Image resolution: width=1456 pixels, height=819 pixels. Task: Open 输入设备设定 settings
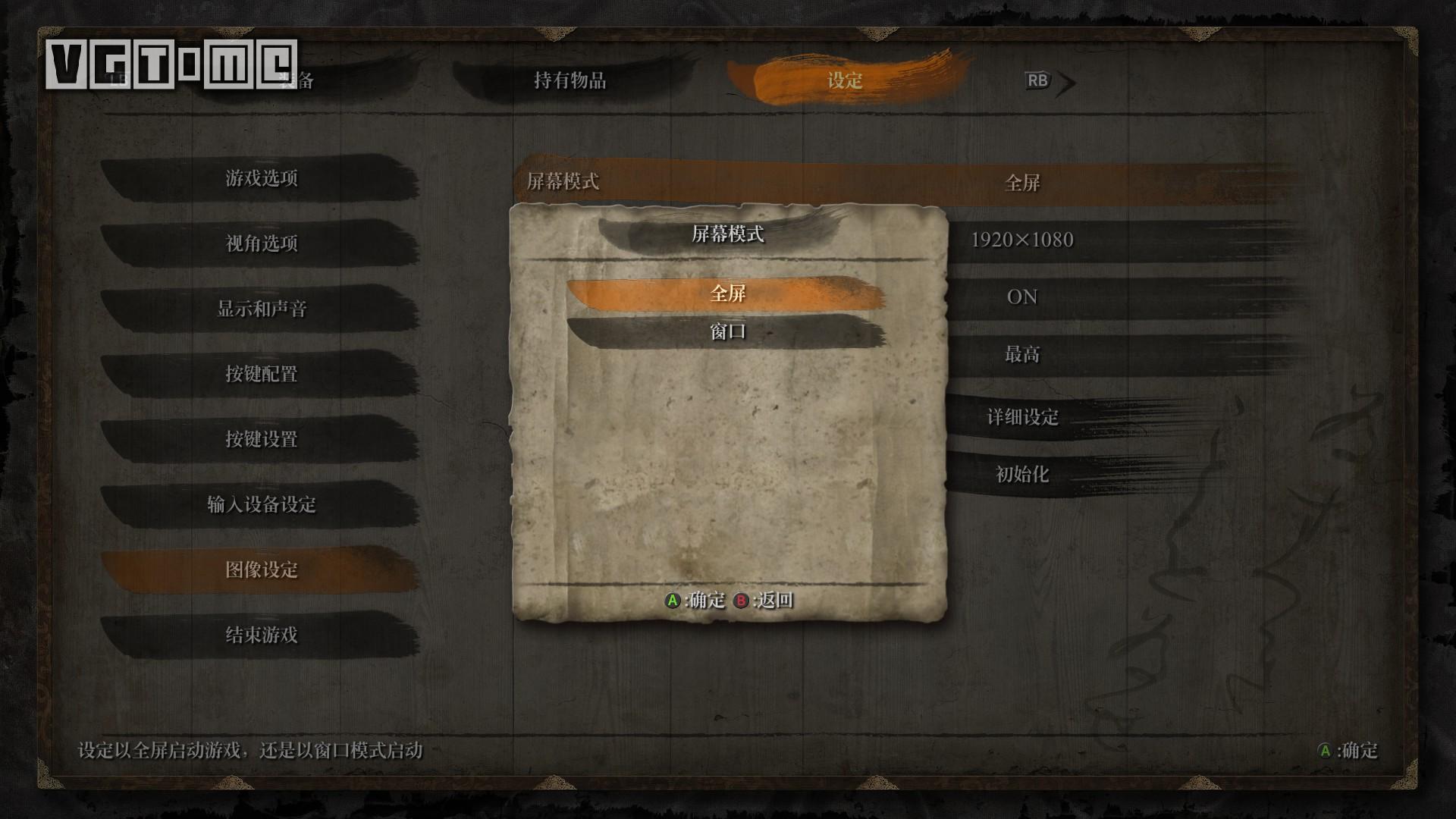pyautogui.click(x=261, y=504)
